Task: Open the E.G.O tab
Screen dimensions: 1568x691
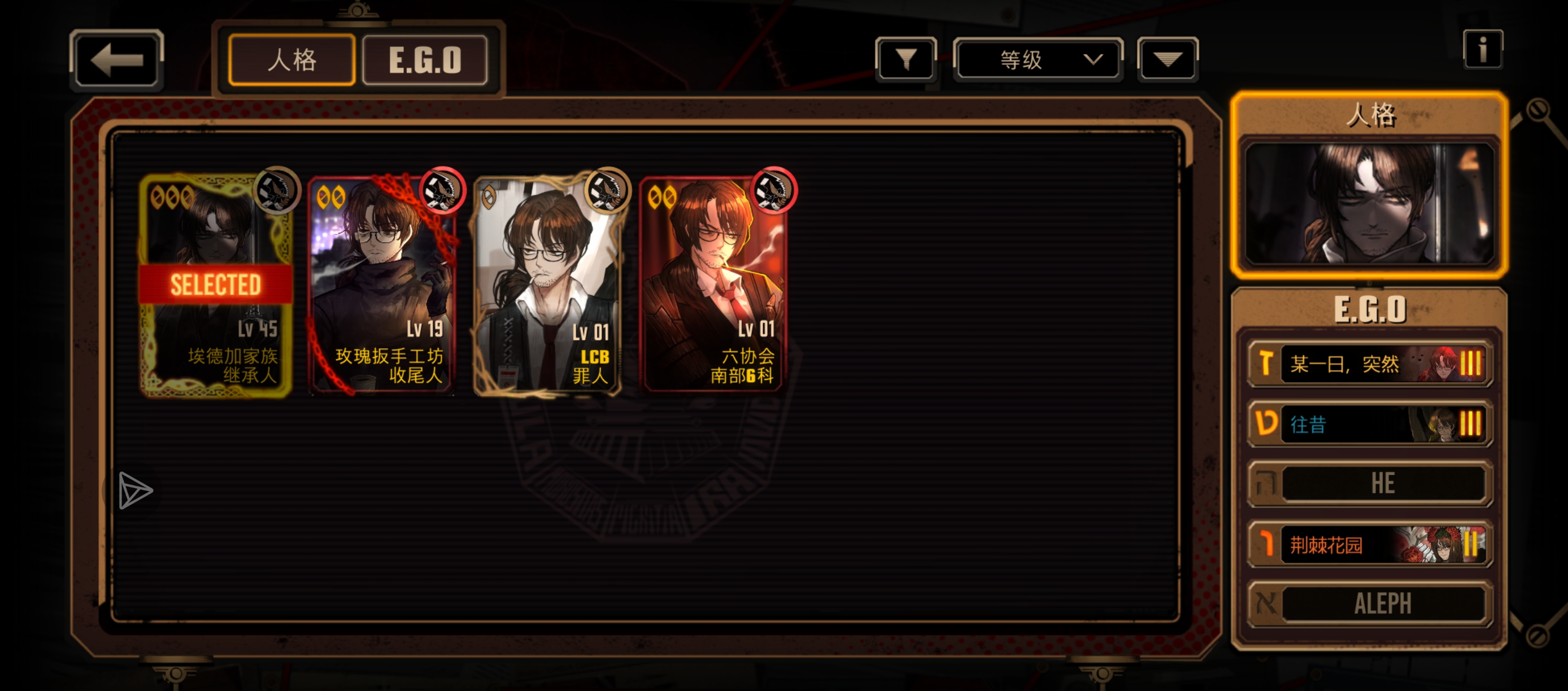Action: click(425, 60)
